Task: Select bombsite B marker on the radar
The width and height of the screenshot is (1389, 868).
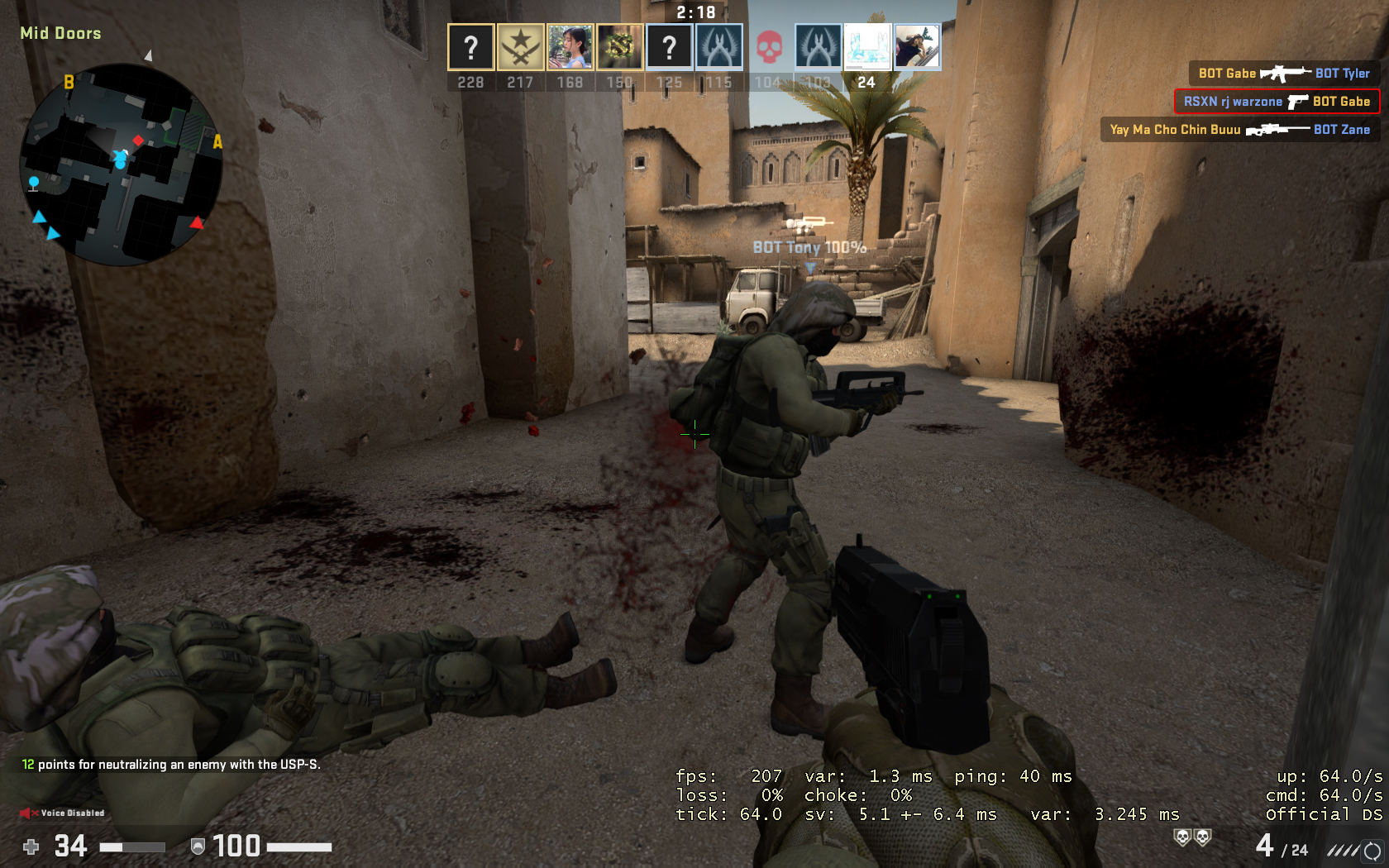Action: pos(69,82)
